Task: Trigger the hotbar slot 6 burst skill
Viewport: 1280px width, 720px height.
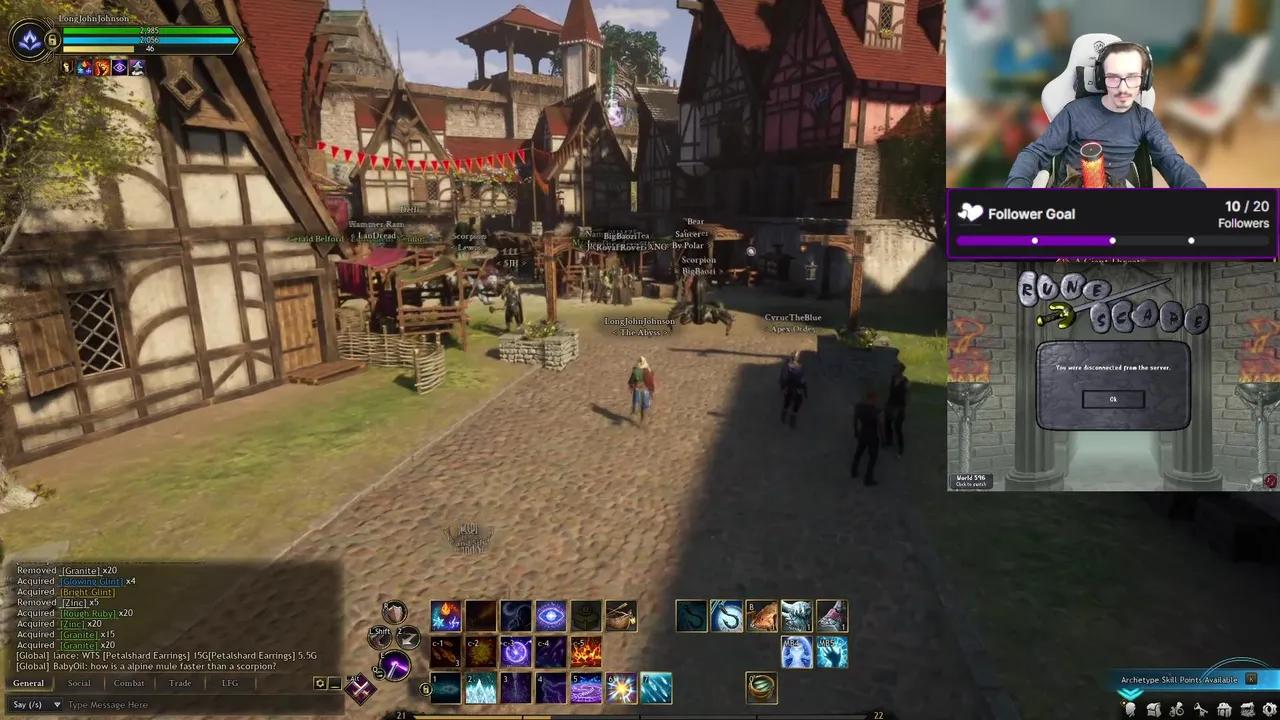Action: click(622, 688)
